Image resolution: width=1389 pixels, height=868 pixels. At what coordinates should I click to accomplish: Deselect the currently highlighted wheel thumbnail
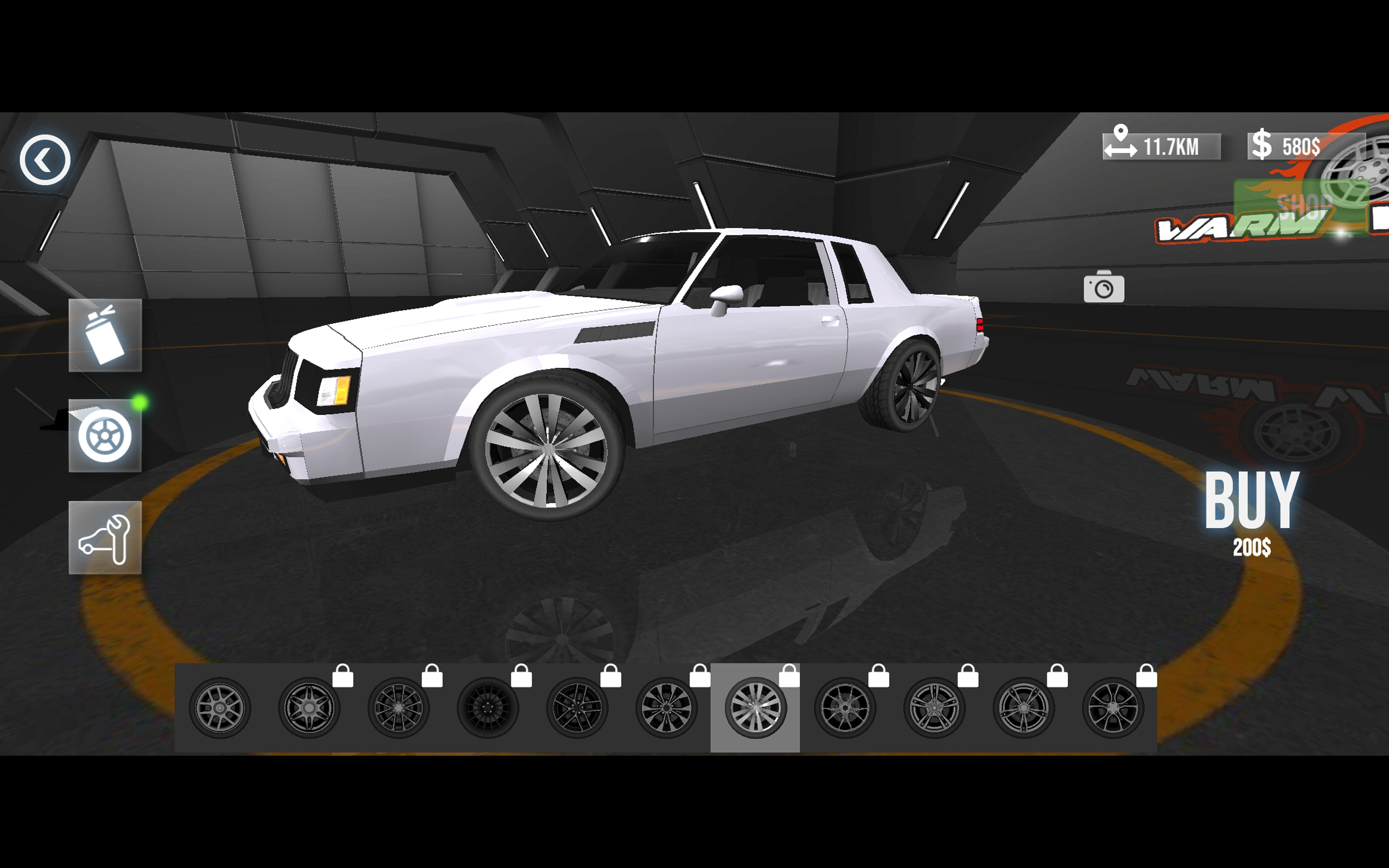(755, 707)
